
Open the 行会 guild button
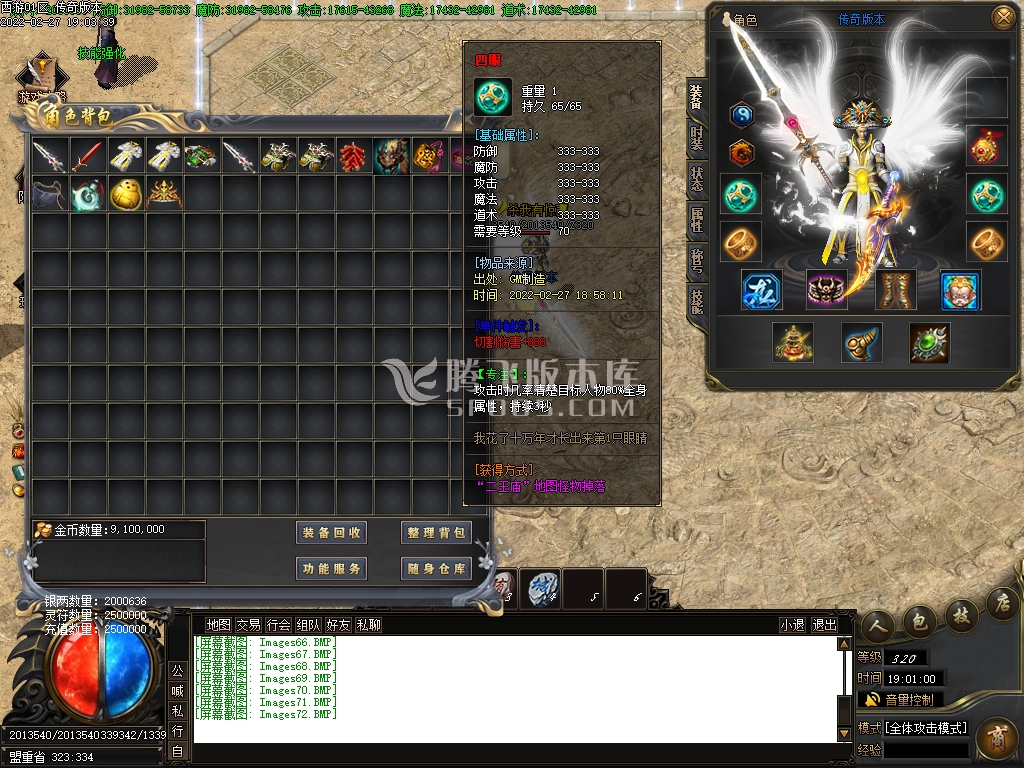[x=279, y=625]
